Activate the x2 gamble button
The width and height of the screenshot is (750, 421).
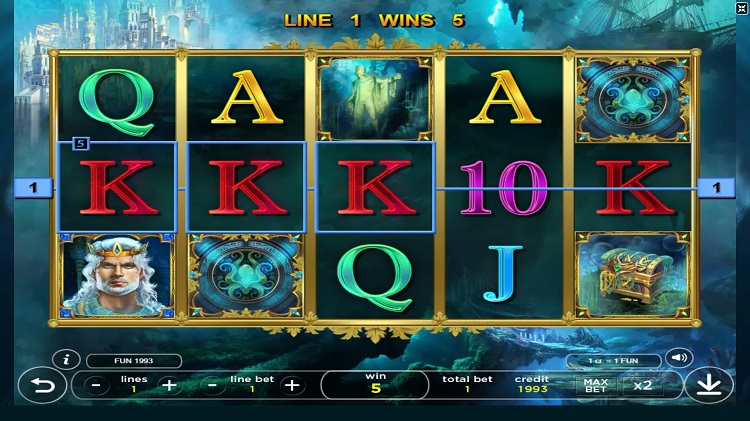(x=641, y=385)
